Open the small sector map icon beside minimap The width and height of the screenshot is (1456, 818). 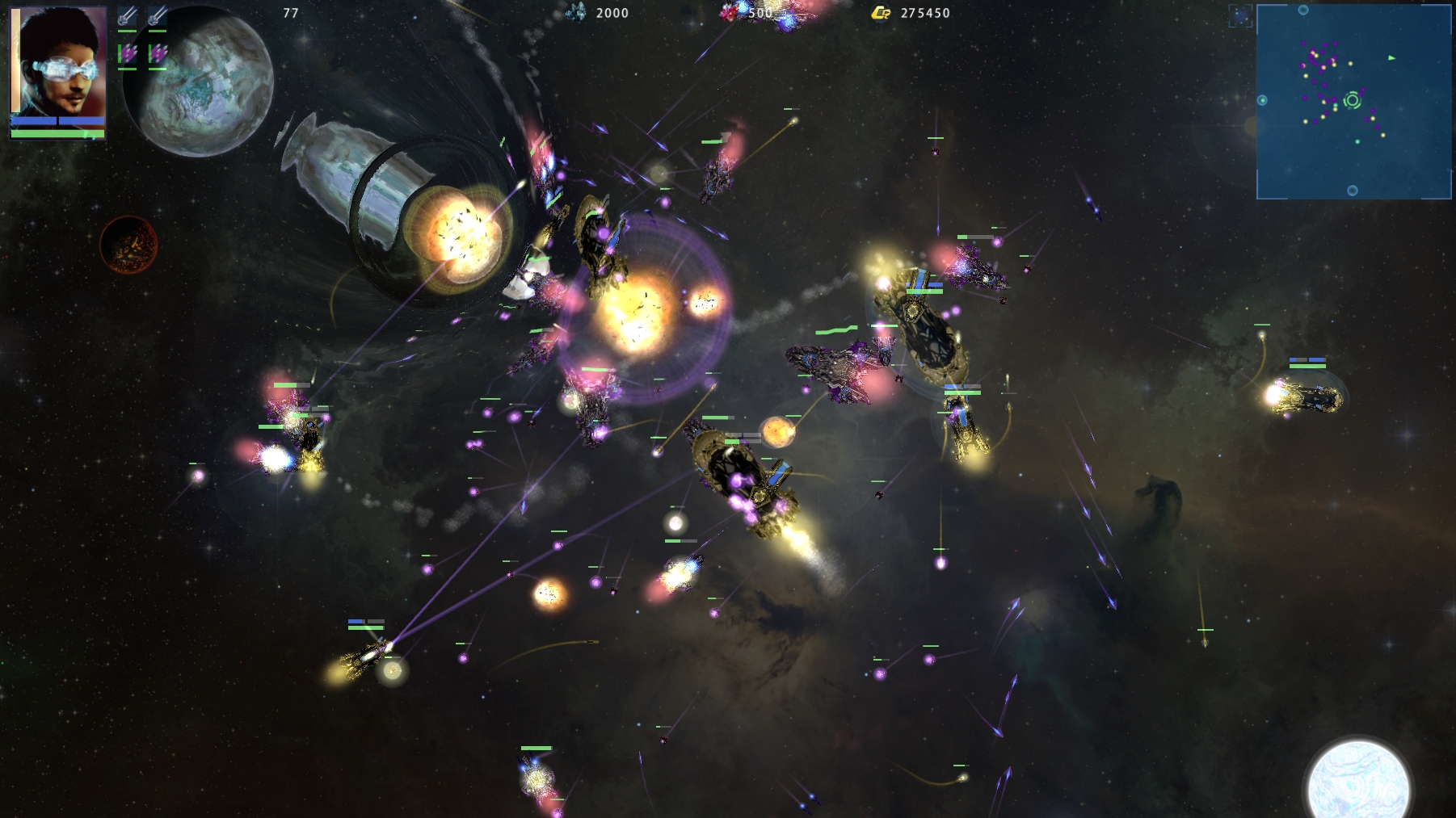click(1240, 15)
